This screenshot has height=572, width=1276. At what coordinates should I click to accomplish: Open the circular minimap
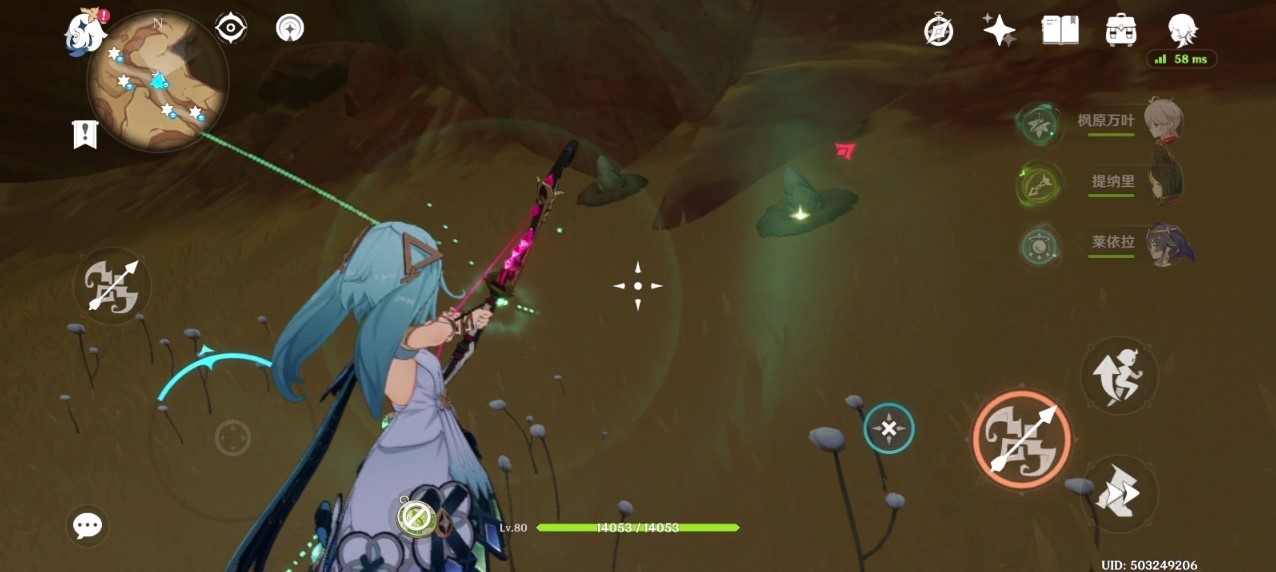coord(158,81)
